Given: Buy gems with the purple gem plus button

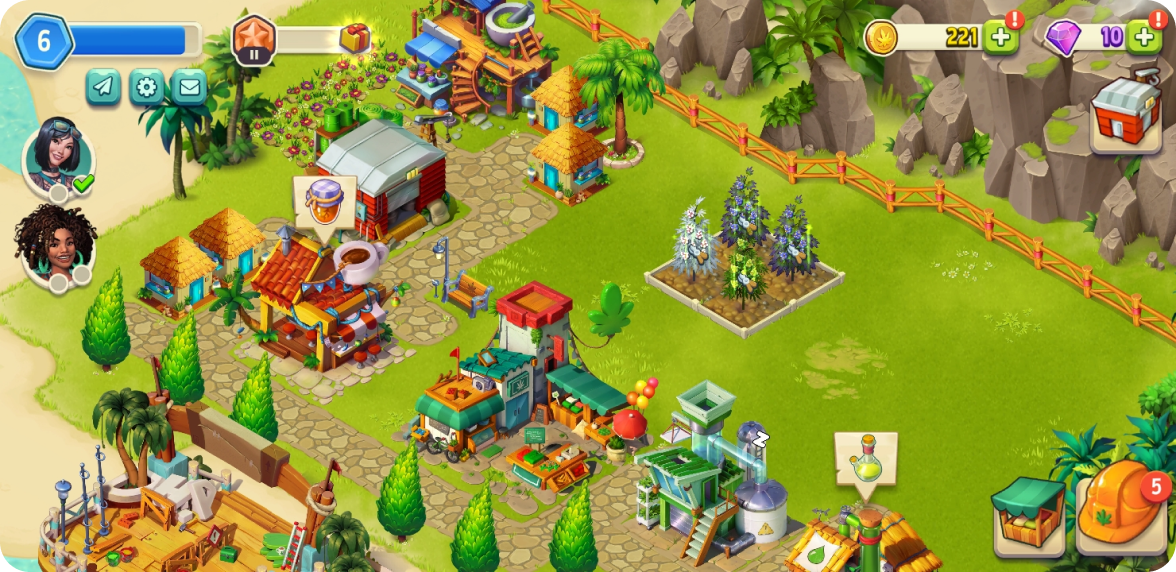Looking at the screenshot, I should pos(1143,37).
